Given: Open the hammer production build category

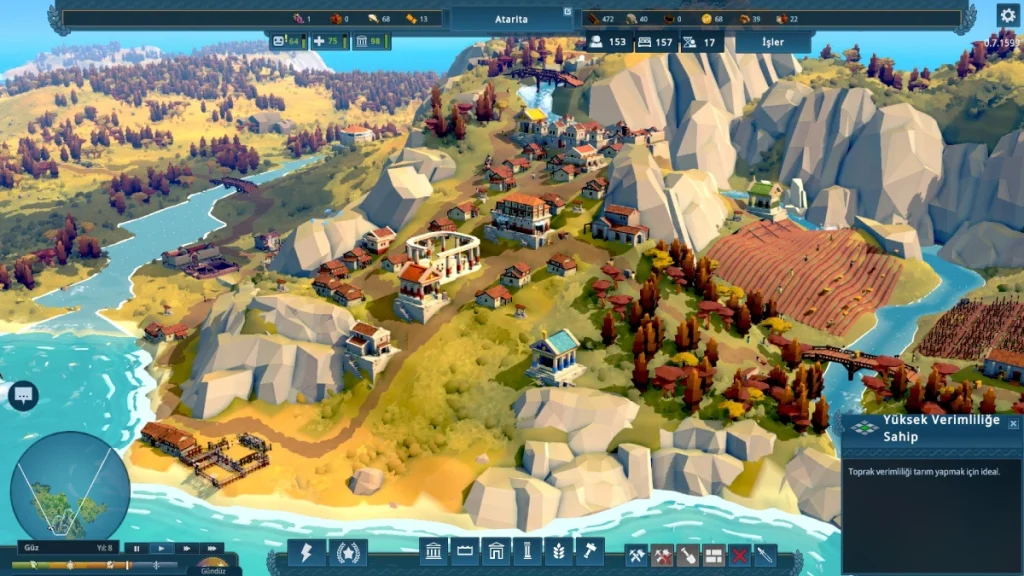Looking at the screenshot, I should (589, 551).
